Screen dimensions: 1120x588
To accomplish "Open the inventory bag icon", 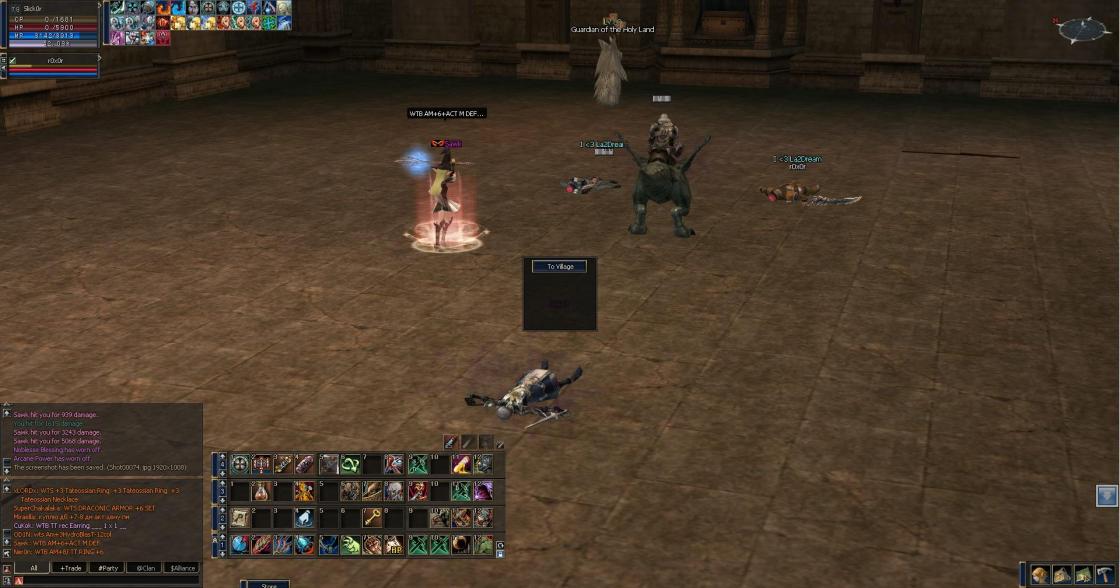I will click(x=1062, y=574).
